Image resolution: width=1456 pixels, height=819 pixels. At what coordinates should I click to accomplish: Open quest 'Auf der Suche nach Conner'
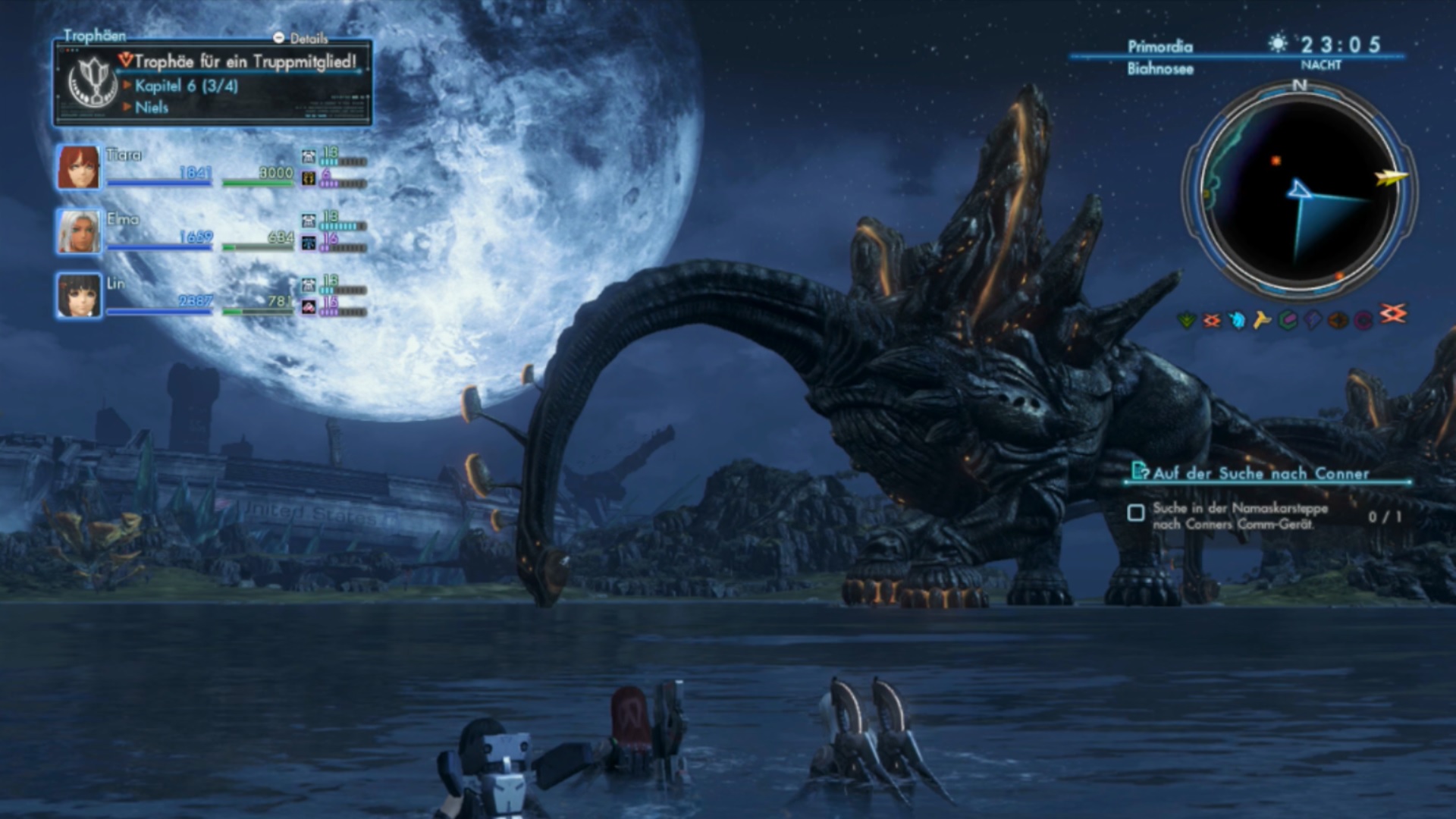(1260, 474)
